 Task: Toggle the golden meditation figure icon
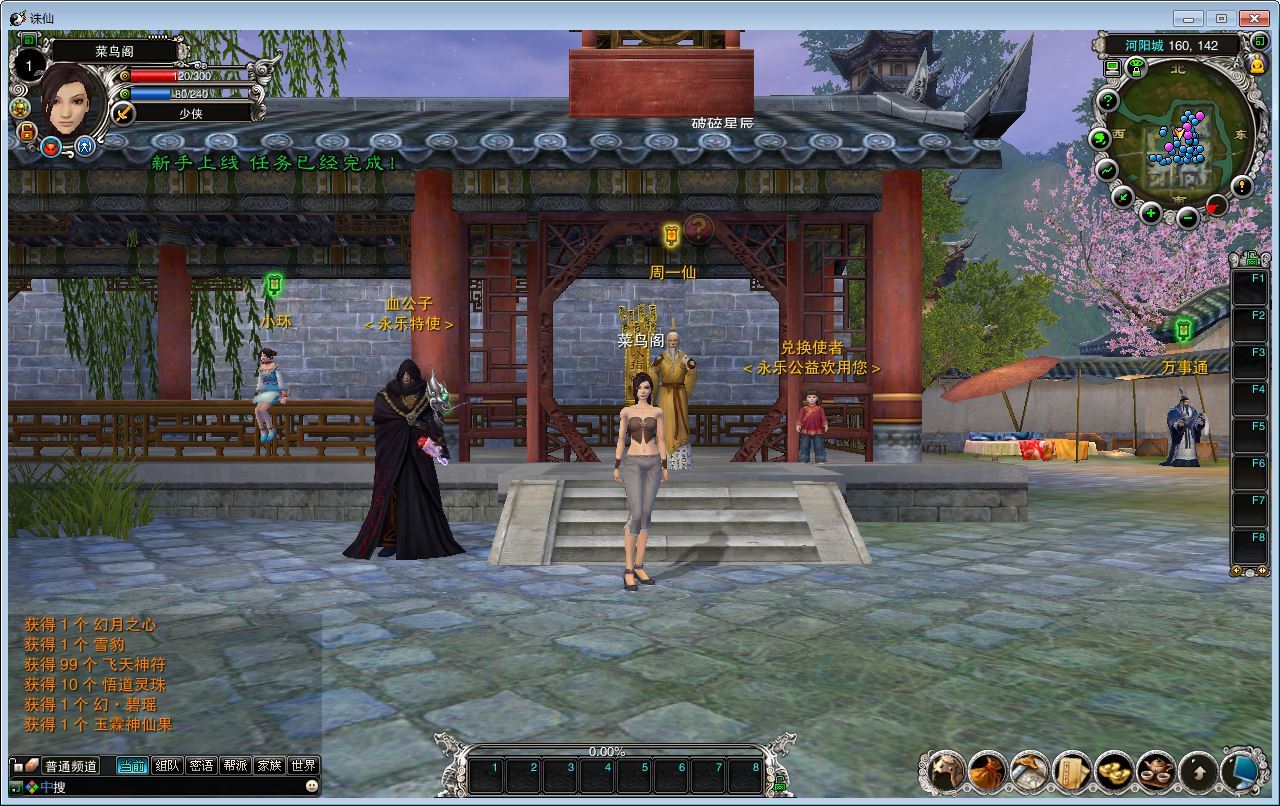[1258, 64]
